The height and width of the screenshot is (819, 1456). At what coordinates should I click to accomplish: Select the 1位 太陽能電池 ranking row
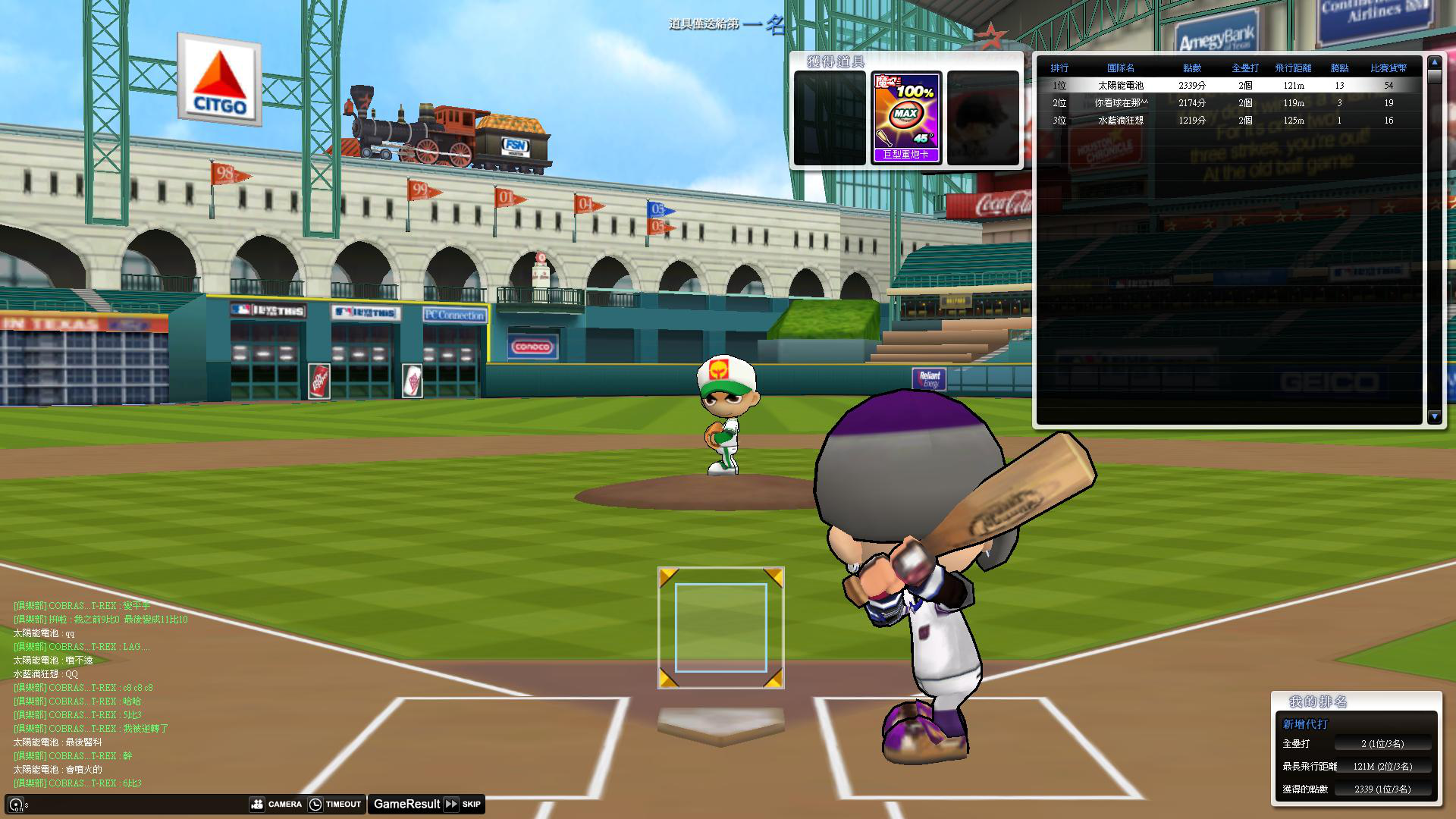pos(1228,86)
